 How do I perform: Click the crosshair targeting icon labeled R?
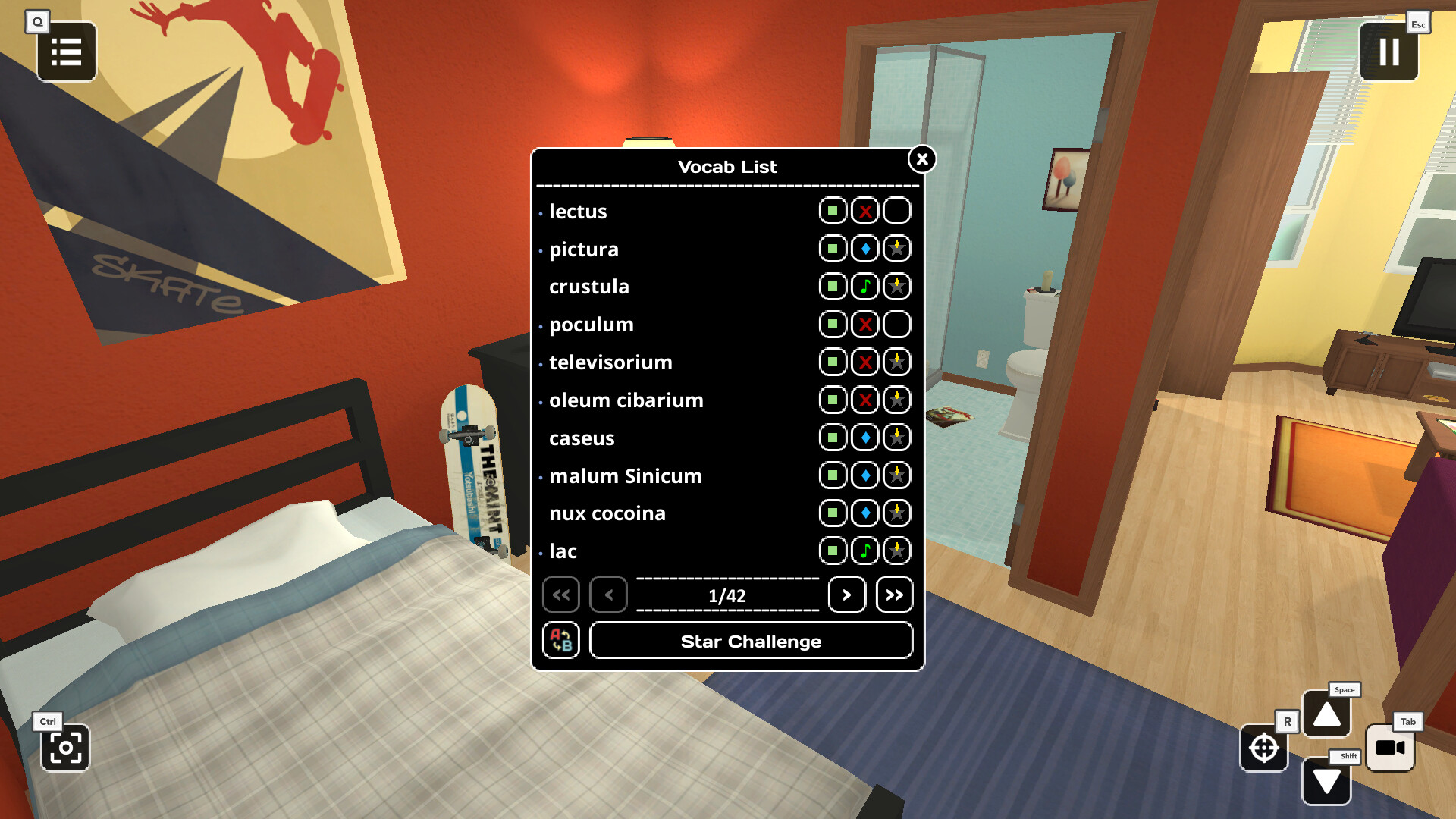point(1263,748)
